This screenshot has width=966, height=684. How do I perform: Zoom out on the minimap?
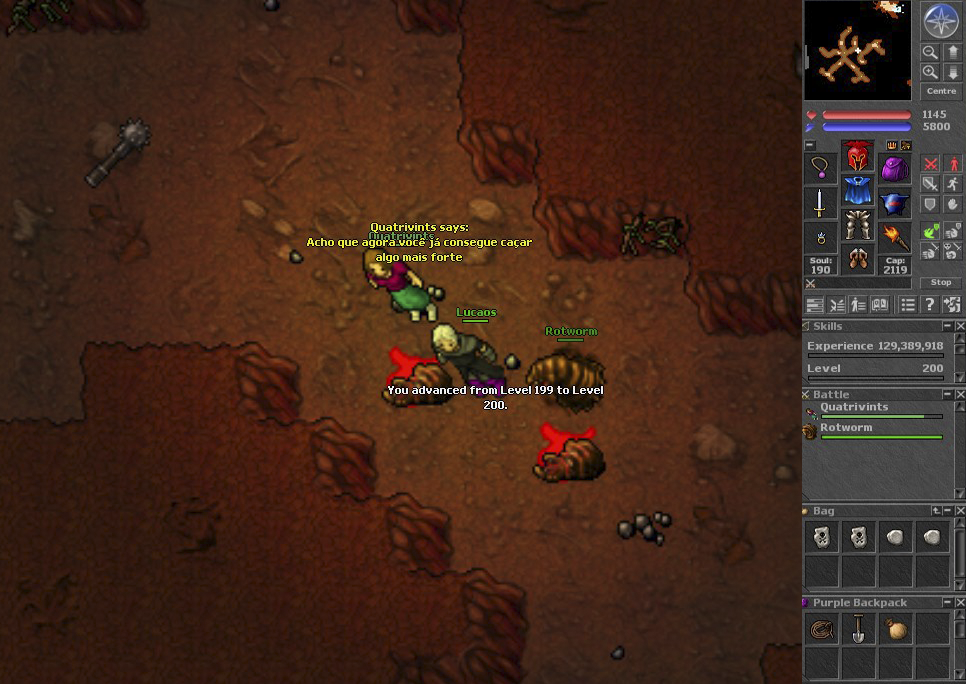(x=930, y=52)
